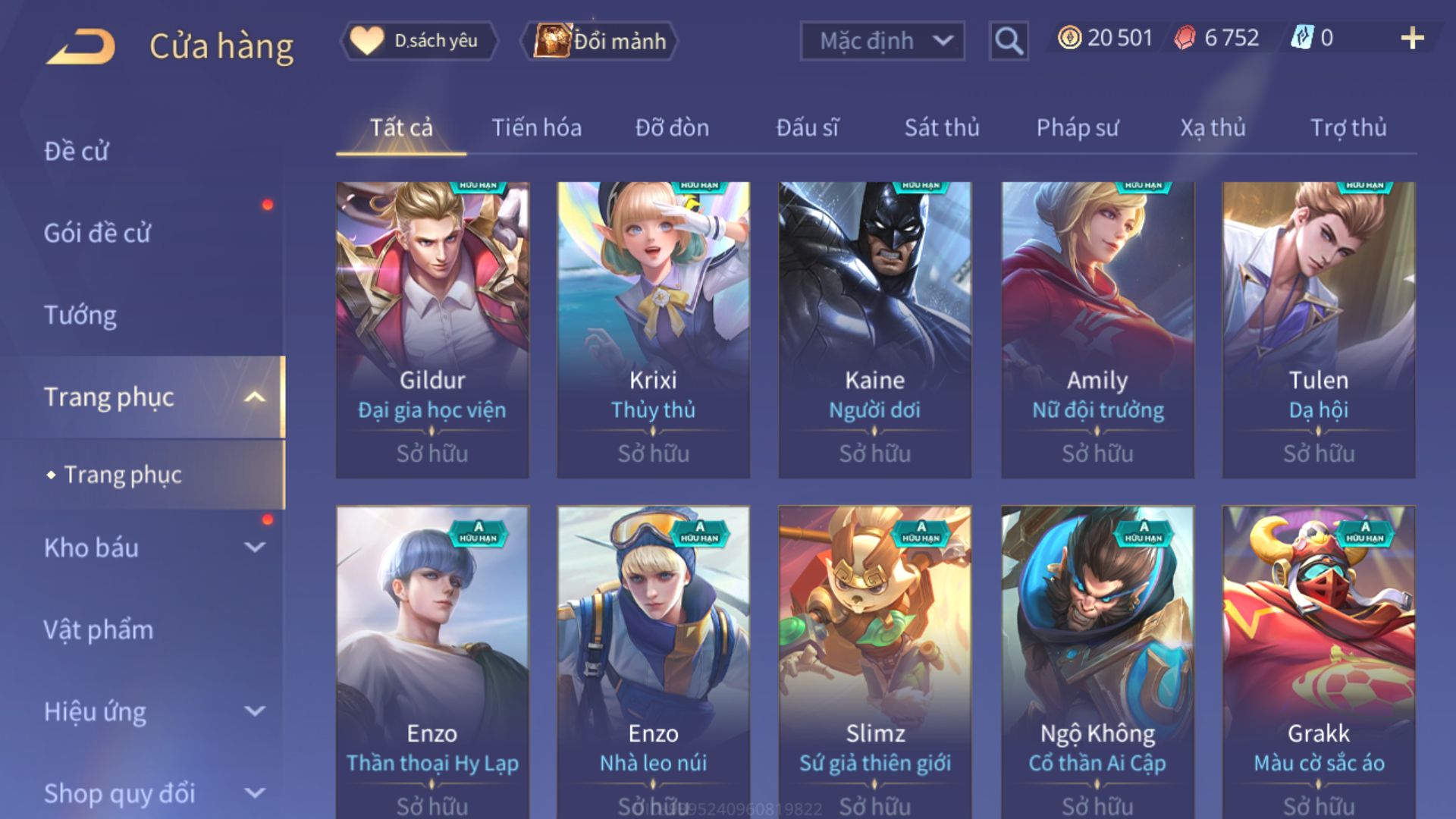Viewport: 1456px width, 819px height.
Task: Switch to the Đỡ đòn tab
Action: point(672,127)
